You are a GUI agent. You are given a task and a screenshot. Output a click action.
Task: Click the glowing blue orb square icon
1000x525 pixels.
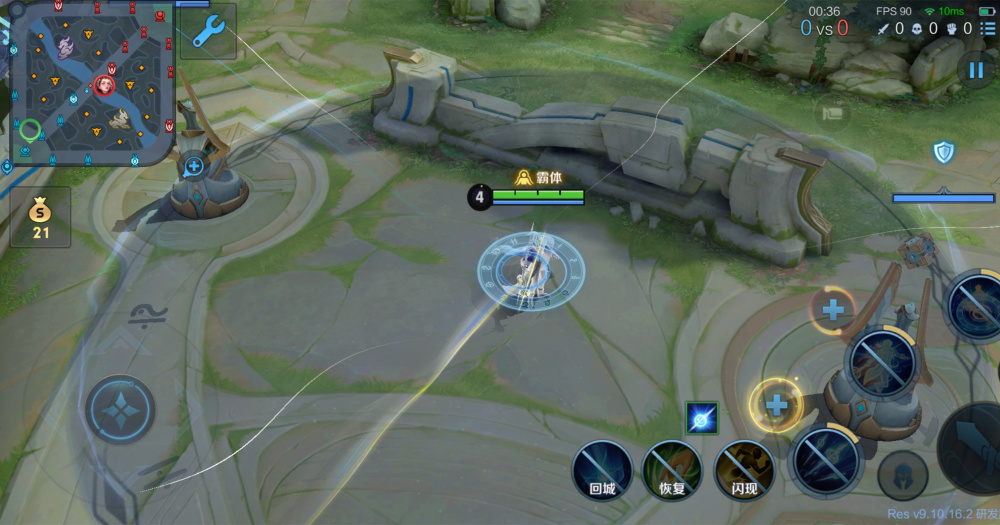coord(702,418)
